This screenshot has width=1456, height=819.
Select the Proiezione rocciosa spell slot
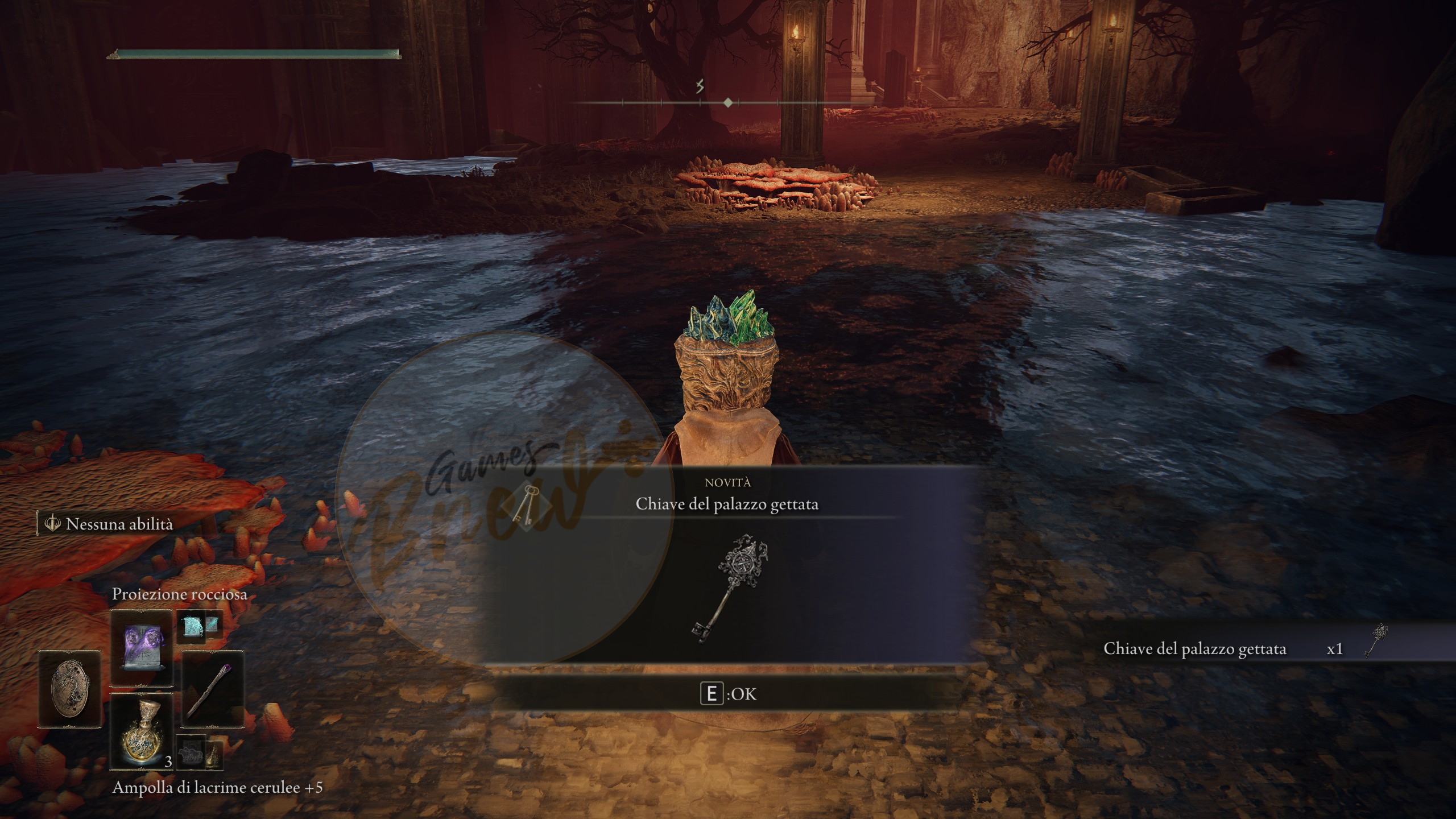(x=142, y=647)
